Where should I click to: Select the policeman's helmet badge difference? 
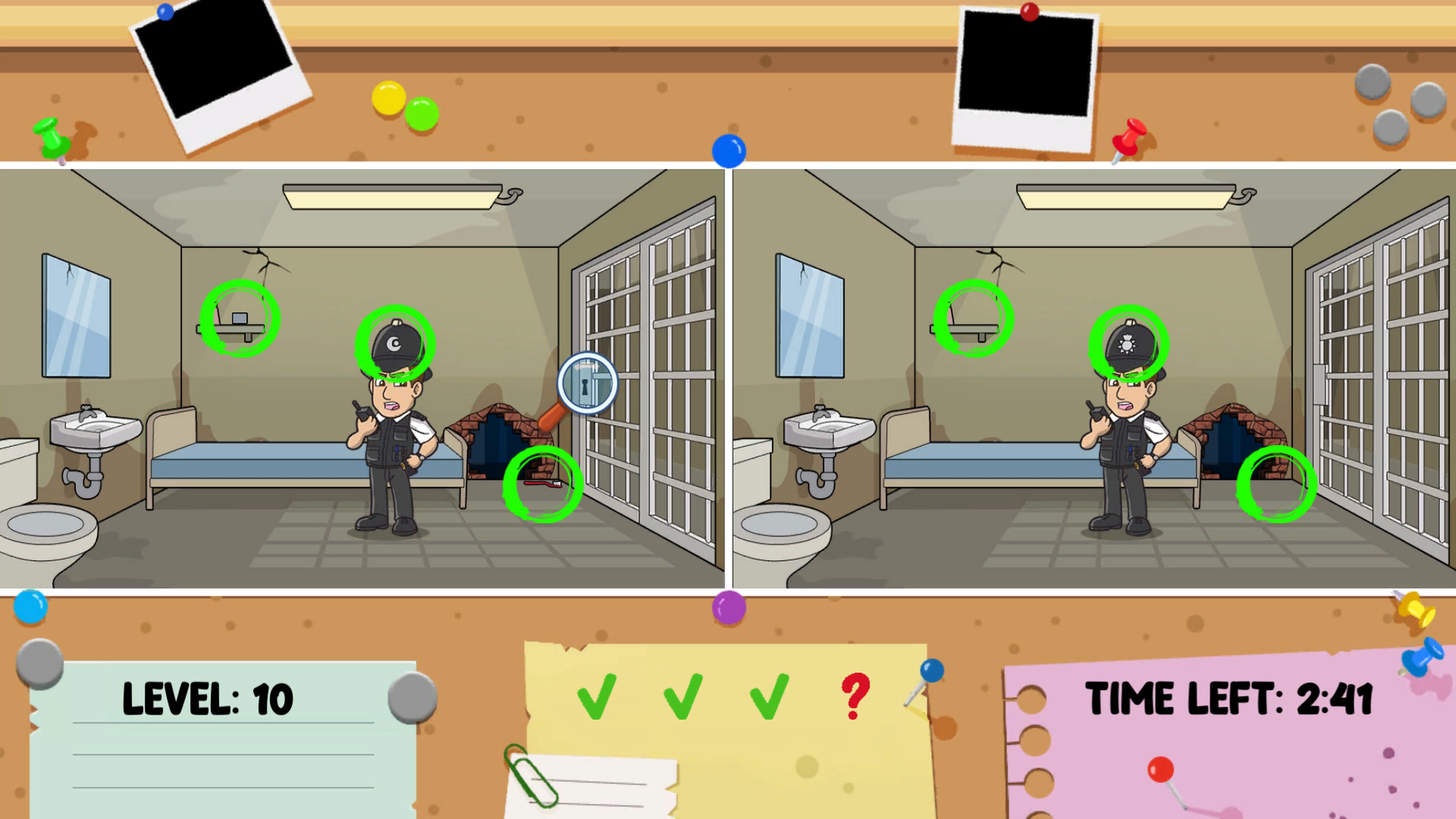point(394,345)
